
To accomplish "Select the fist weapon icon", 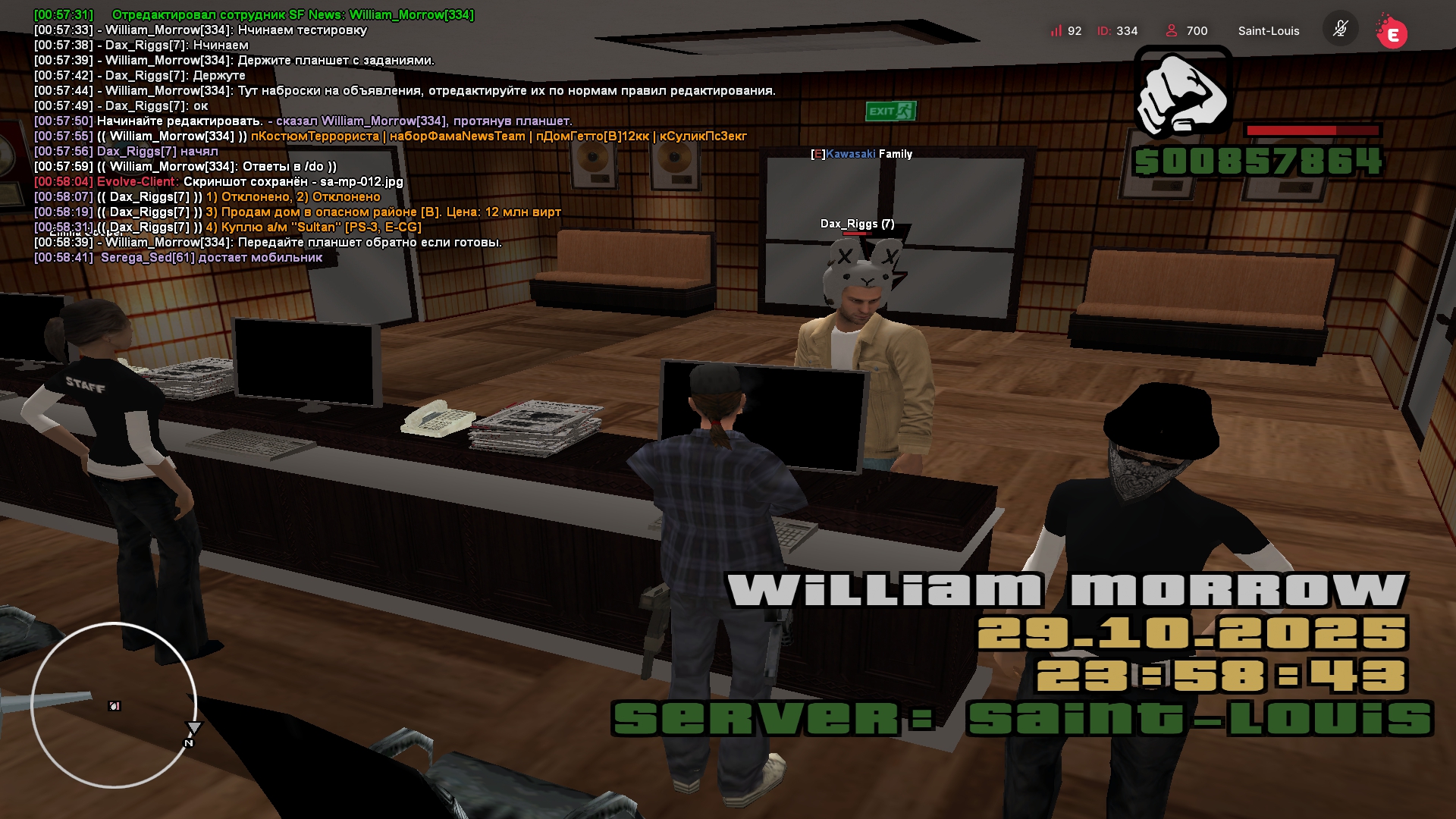I will tap(1182, 93).
